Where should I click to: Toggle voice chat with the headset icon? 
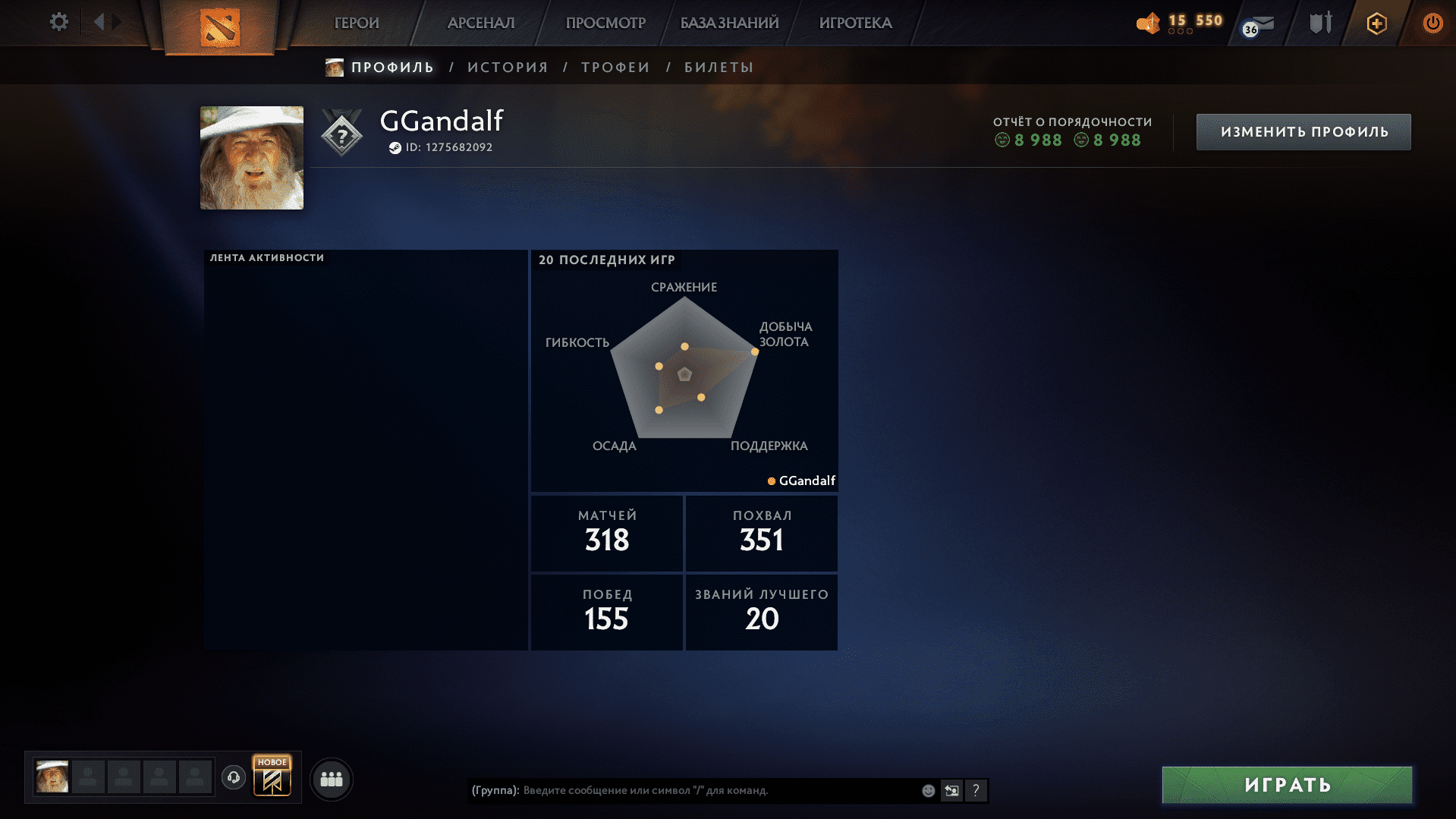(233, 777)
